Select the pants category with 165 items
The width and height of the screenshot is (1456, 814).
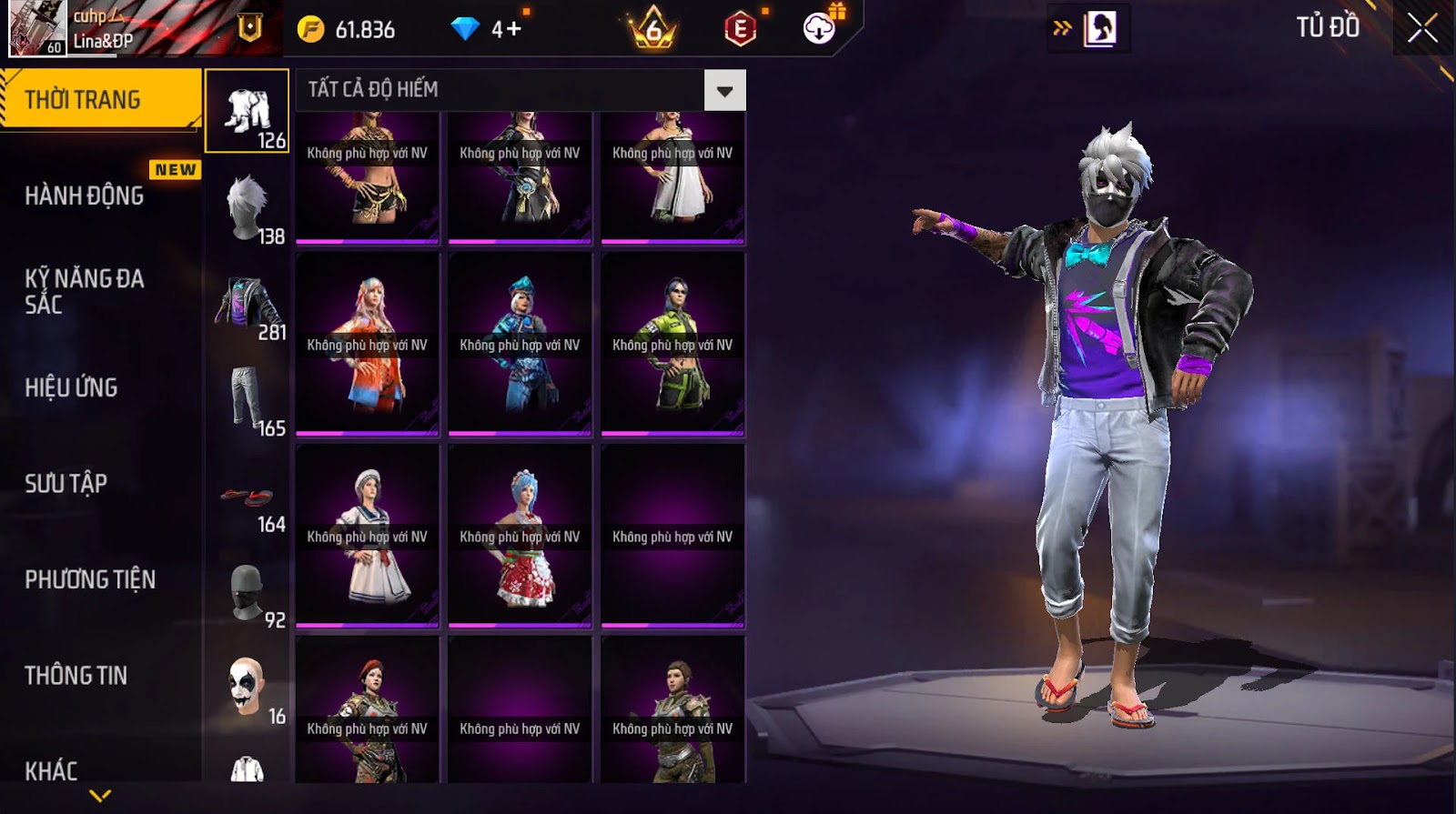[x=248, y=399]
